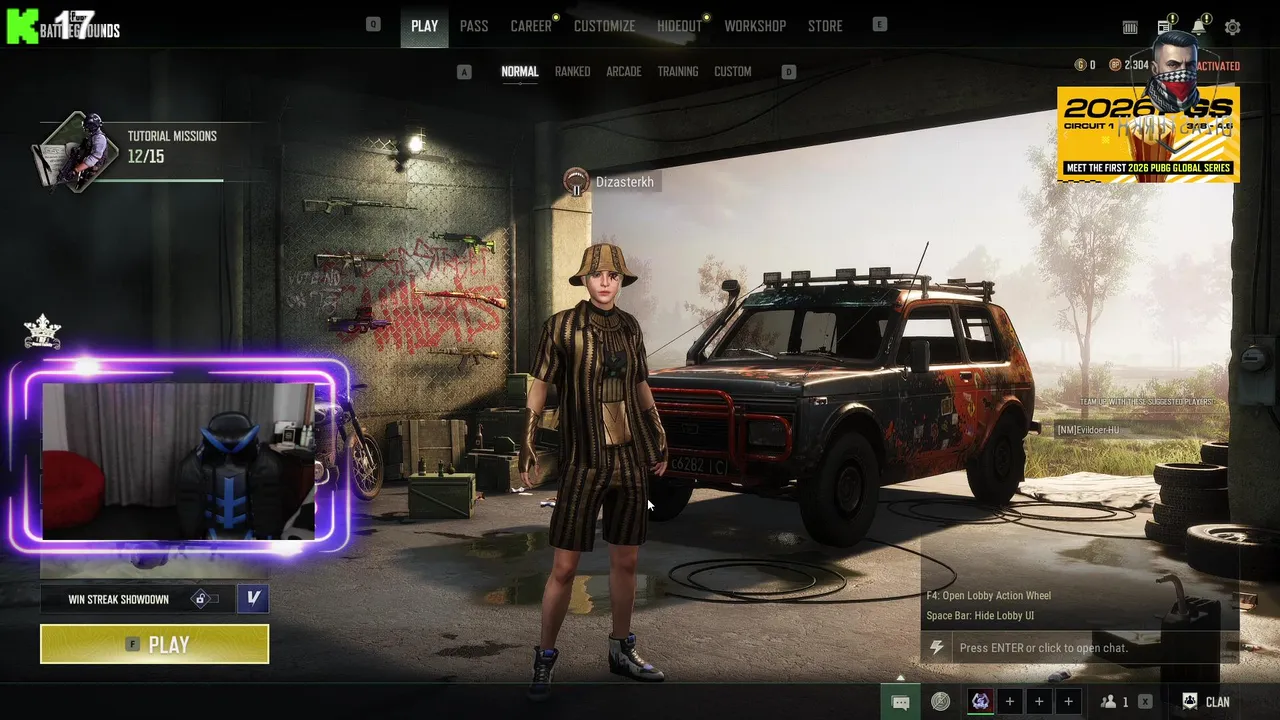Open the gear settings icon
Screen dimensions: 1280x720
click(x=1232, y=28)
